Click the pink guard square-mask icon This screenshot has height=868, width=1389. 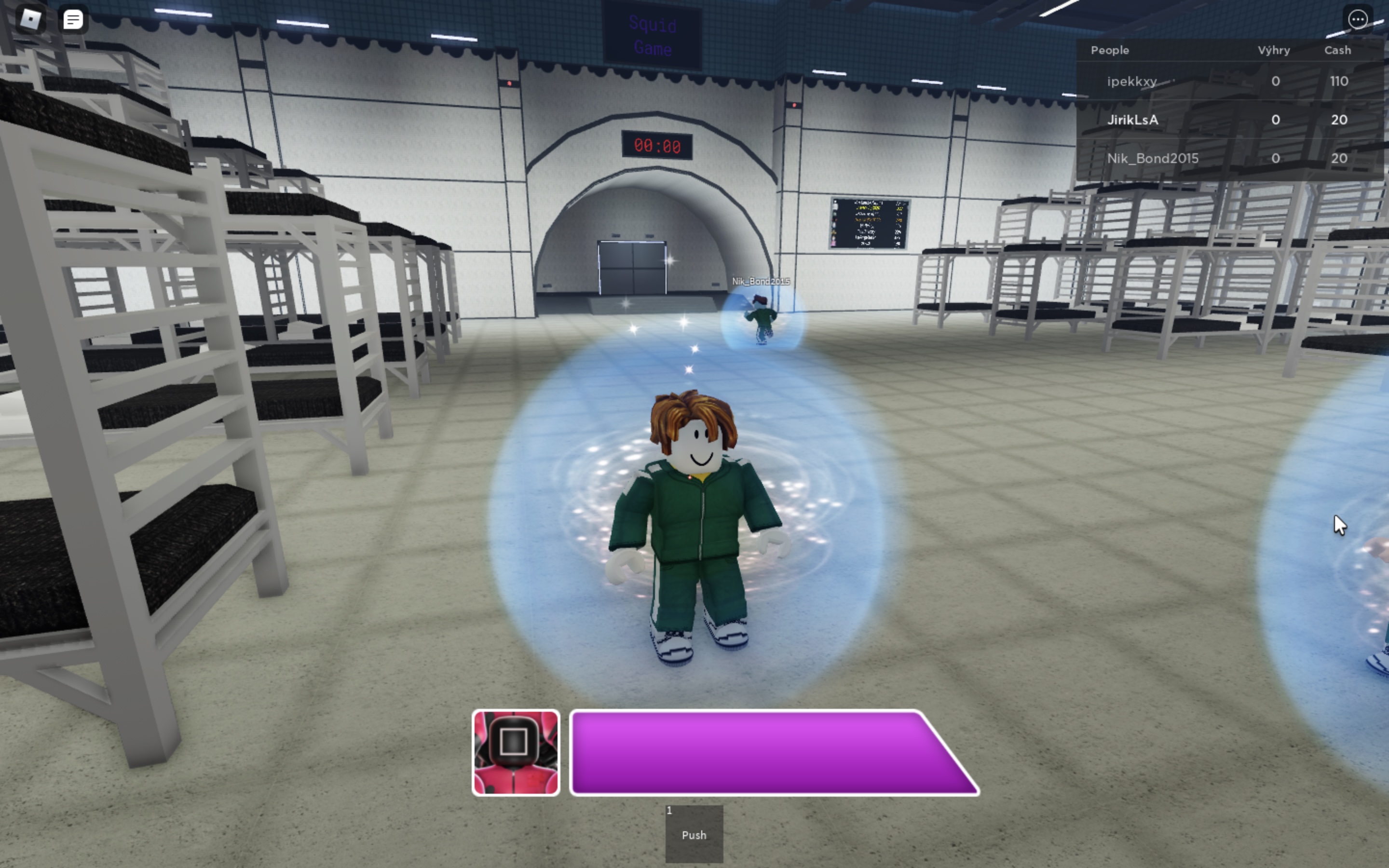coord(516,753)
